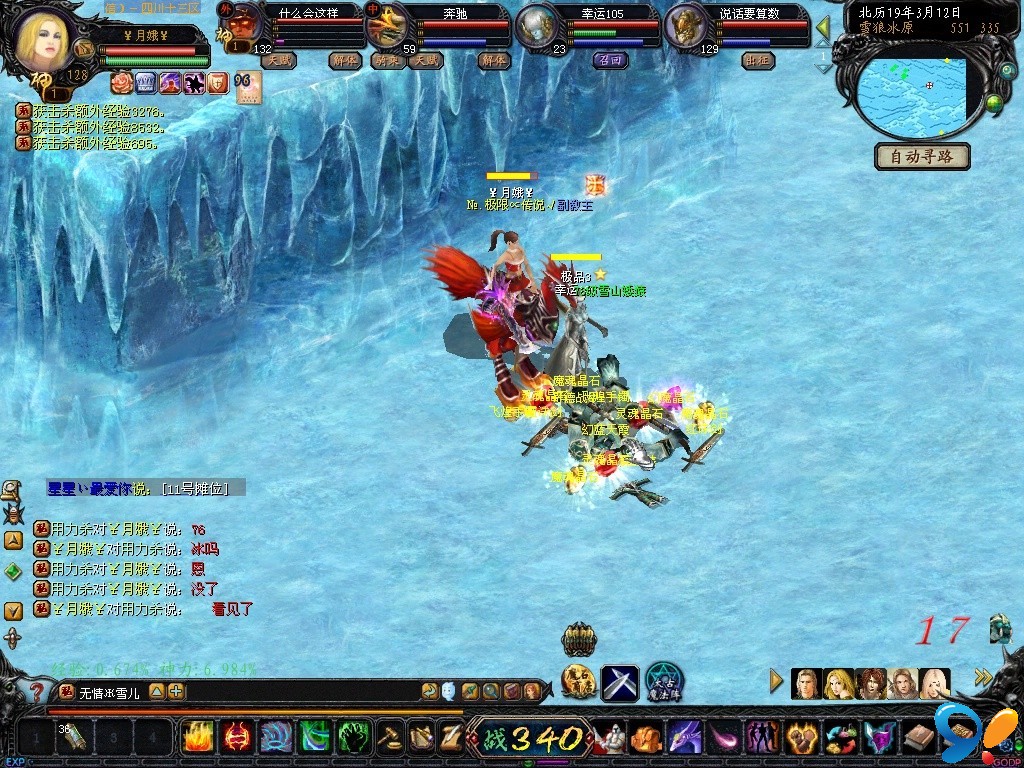
Task: Select the 月娥 player portrait
Action: (x=43, y=40)
